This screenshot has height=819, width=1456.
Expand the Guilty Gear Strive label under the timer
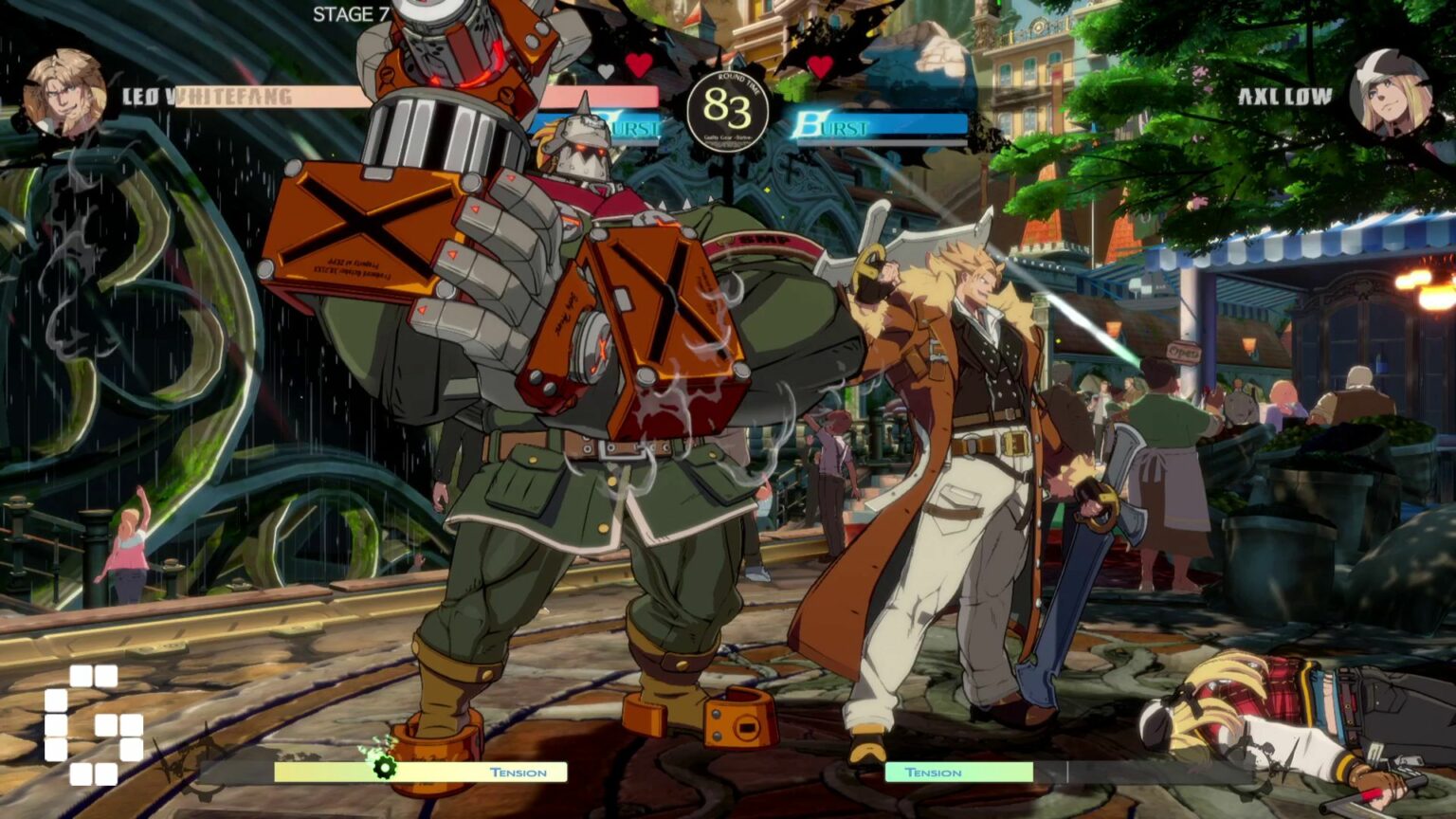coord(728,137)
